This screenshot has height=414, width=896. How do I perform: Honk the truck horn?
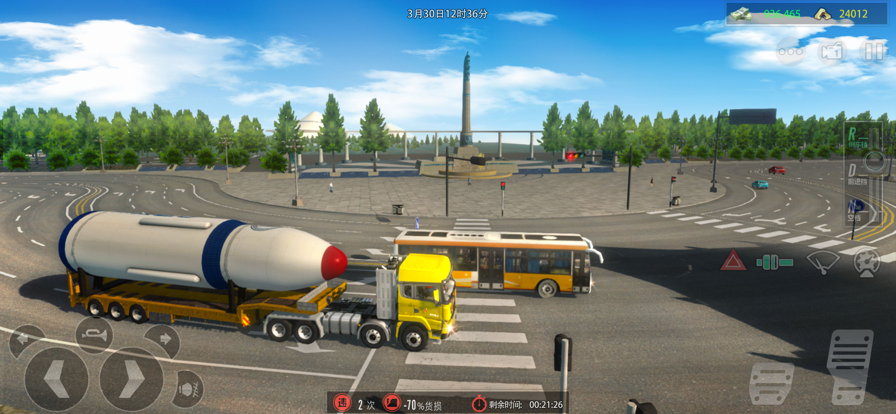92,334
